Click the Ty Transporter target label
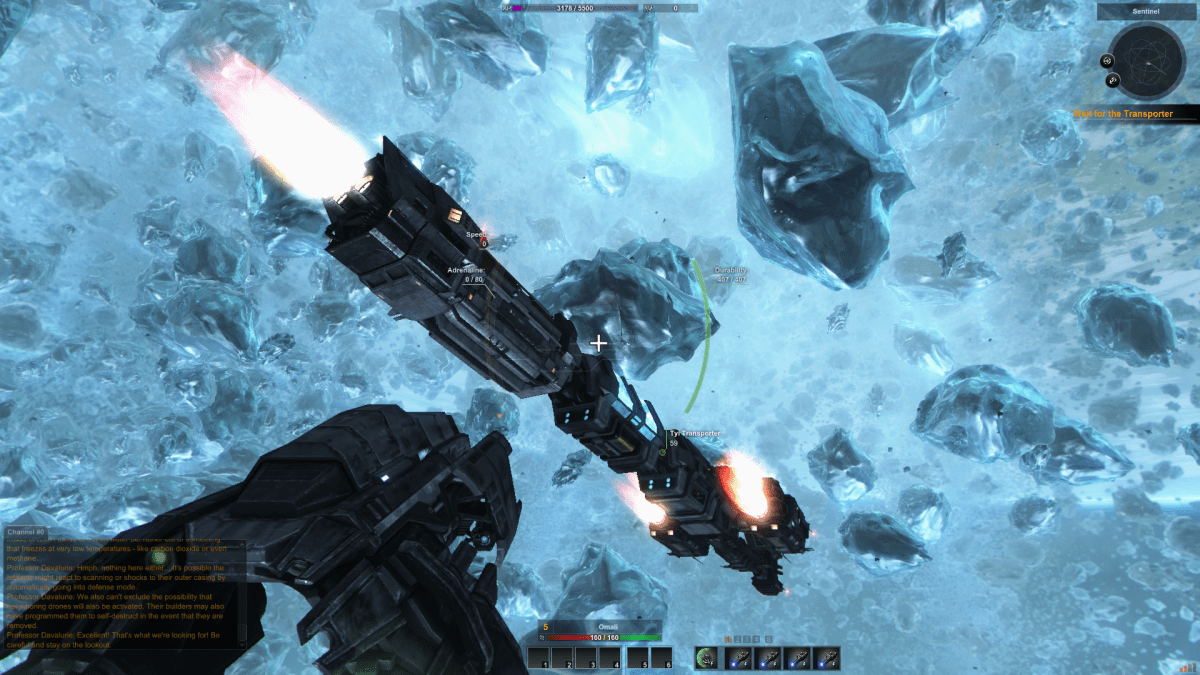Image resolution: width=1200 pixels, height=675 pixels. click(695, 433)
